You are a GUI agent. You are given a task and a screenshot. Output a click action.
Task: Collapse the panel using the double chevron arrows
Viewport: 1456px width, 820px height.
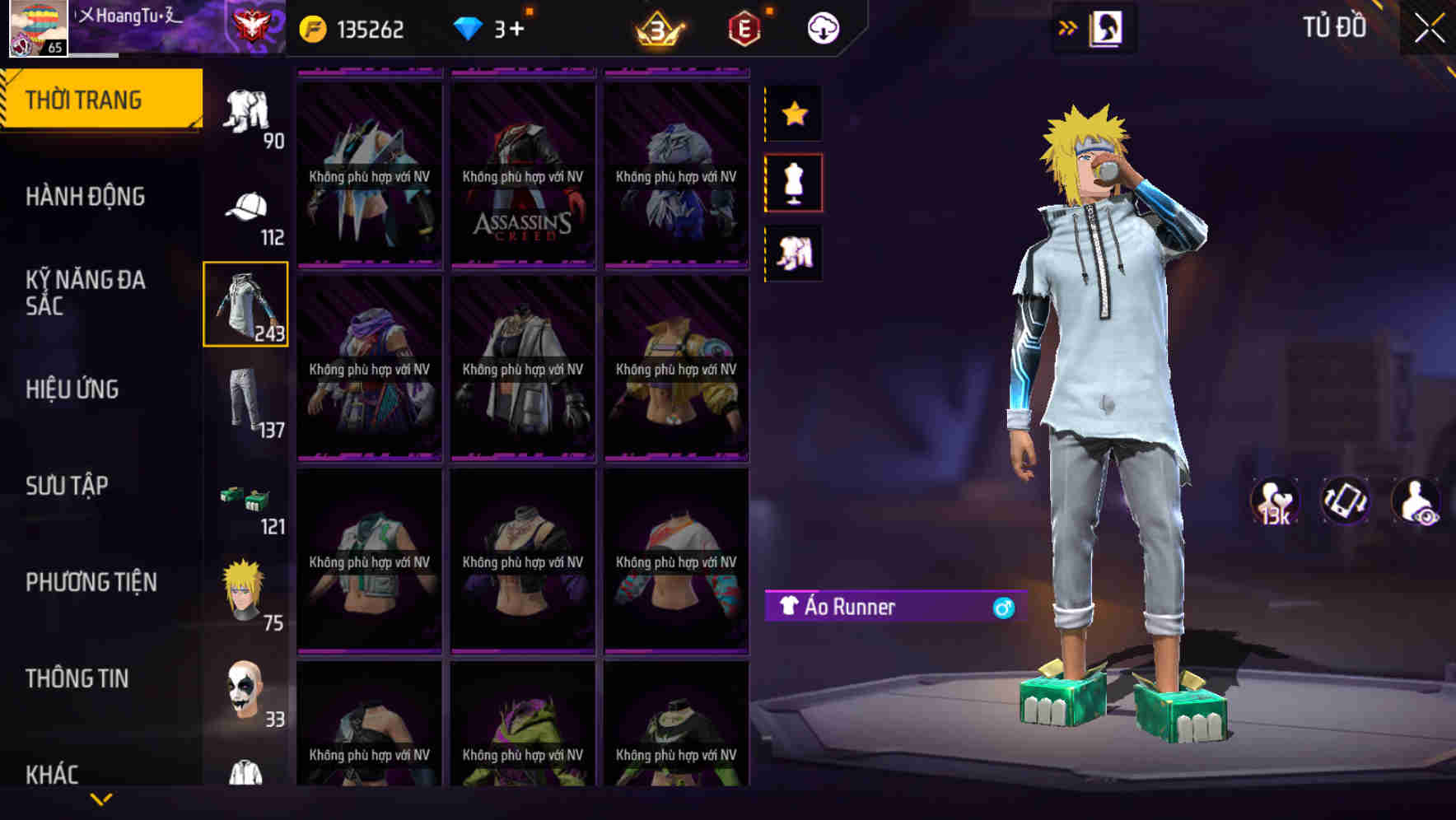tap(1068, 26)
